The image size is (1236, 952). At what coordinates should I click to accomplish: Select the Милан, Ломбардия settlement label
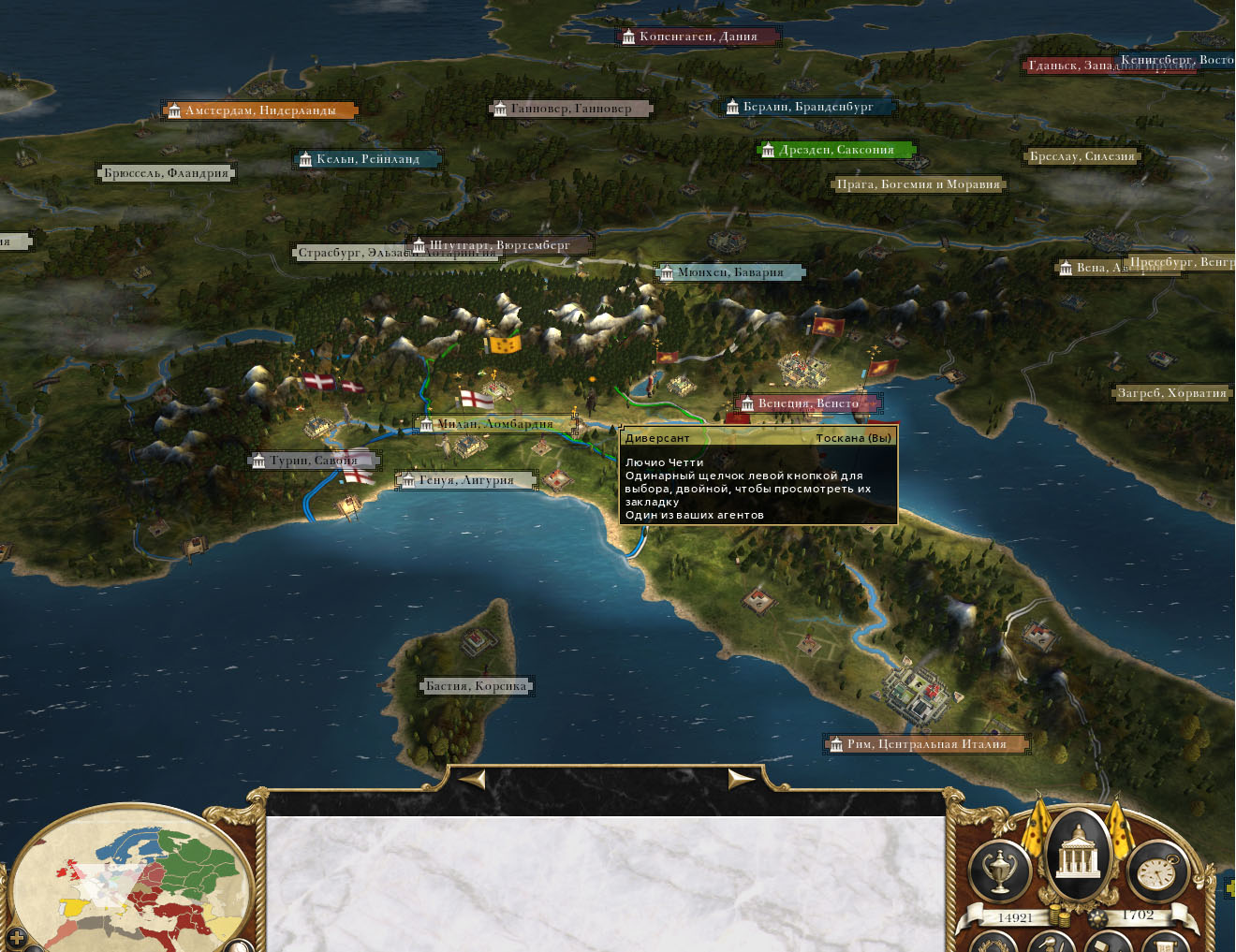(494, 424)
